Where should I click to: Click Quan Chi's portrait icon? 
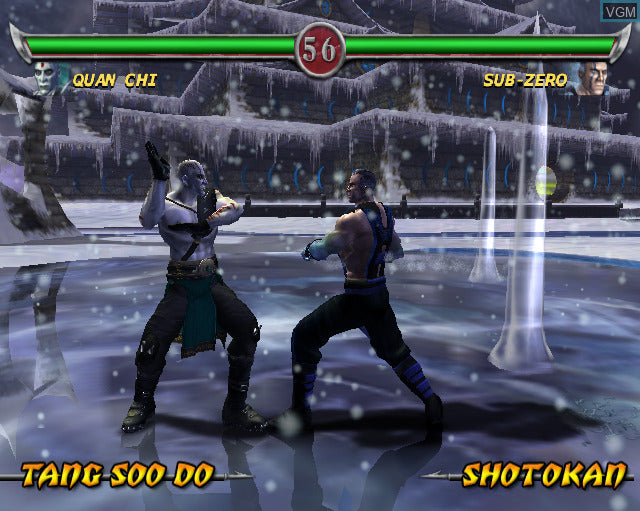click(46, 79)
